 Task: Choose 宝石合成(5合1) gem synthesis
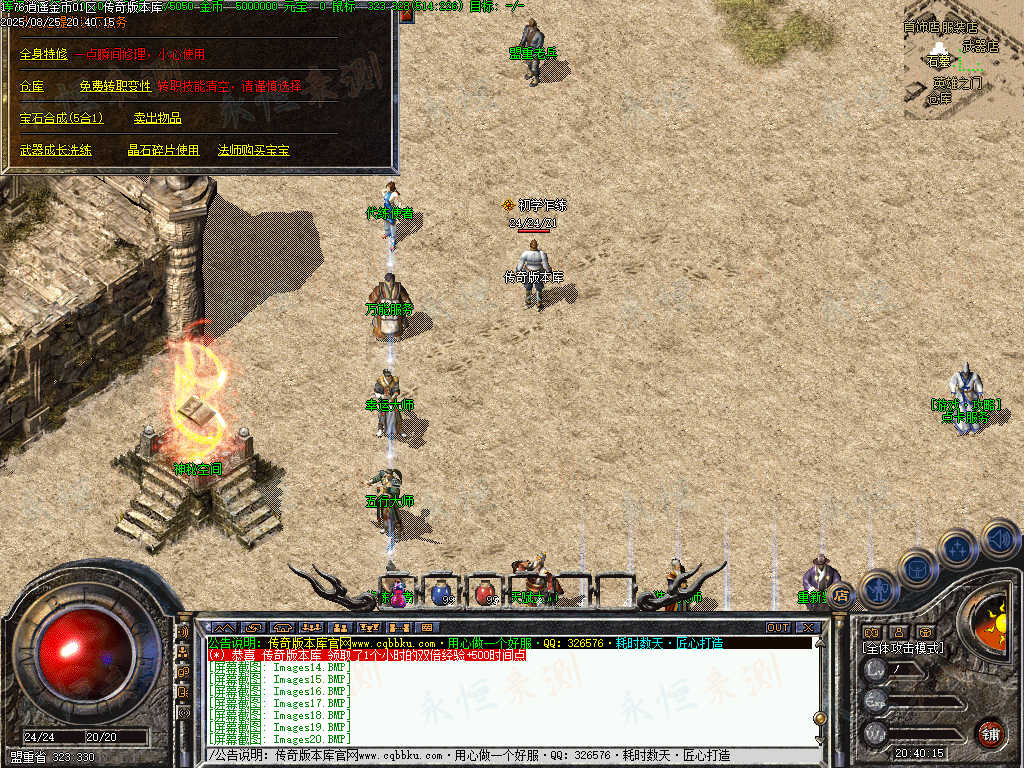coord(61,118)
